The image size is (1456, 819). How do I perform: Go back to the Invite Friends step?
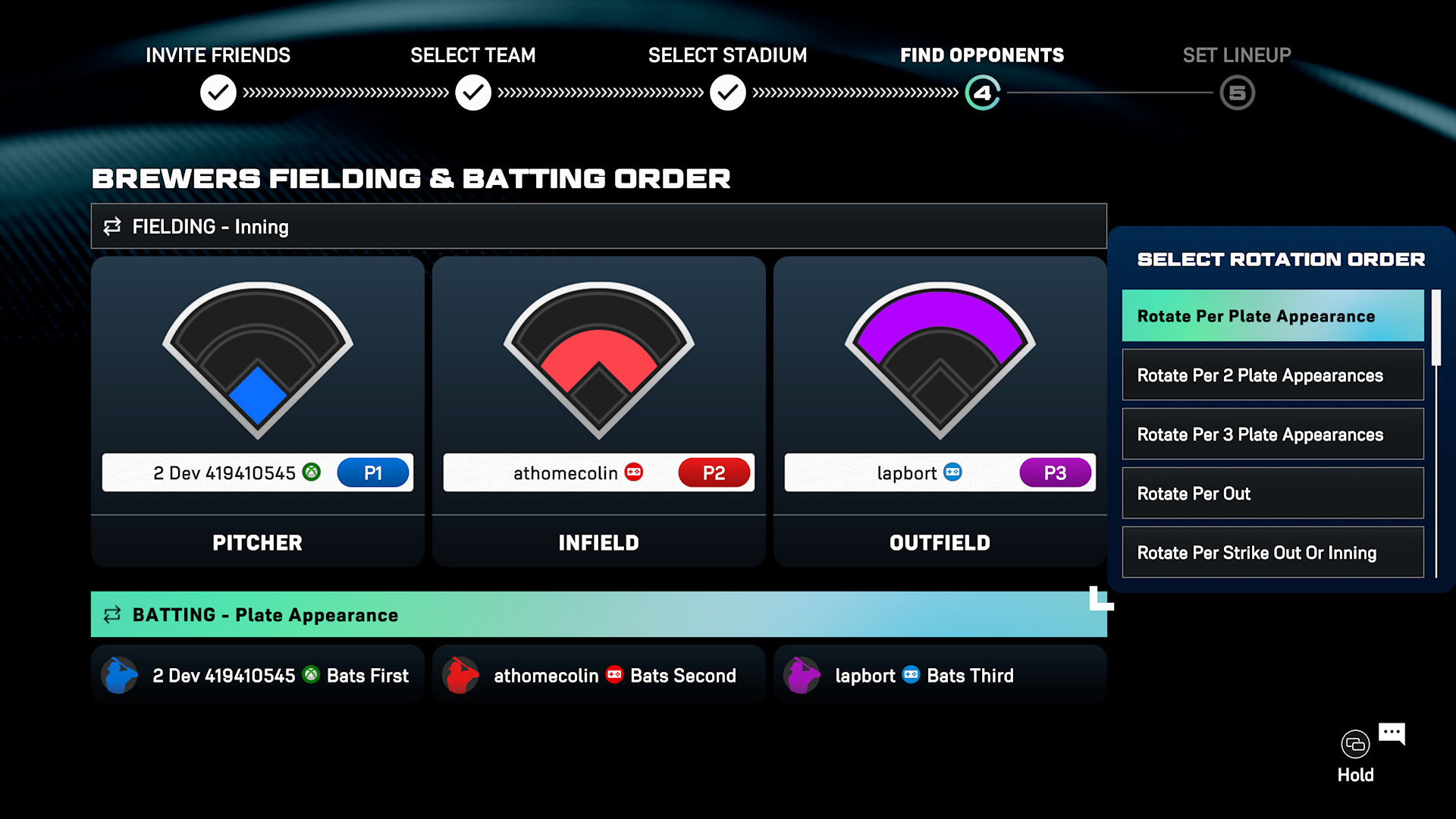218,93
